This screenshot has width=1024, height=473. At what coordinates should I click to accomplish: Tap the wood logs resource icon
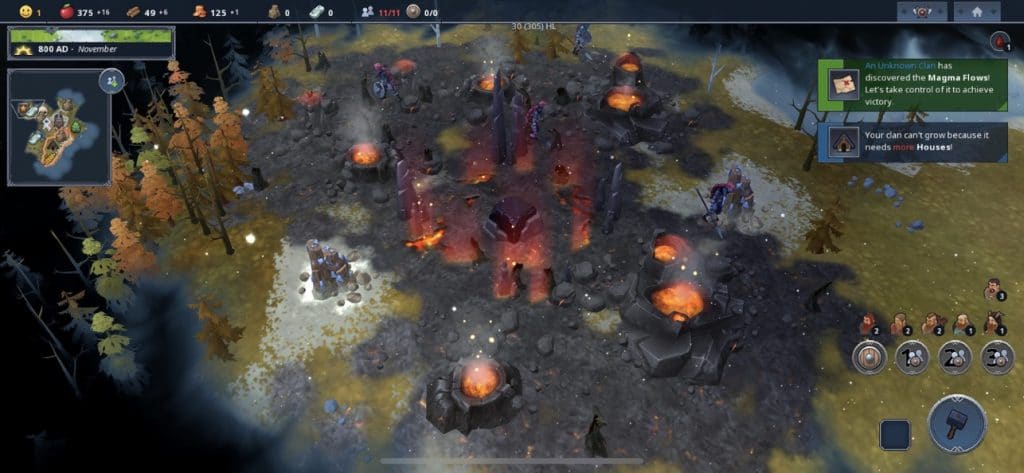[133, 12]
